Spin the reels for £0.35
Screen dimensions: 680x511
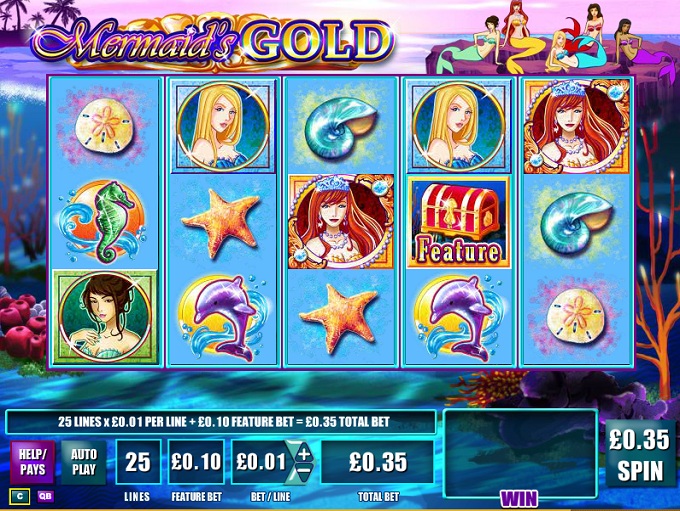click(x=642, y=452)
